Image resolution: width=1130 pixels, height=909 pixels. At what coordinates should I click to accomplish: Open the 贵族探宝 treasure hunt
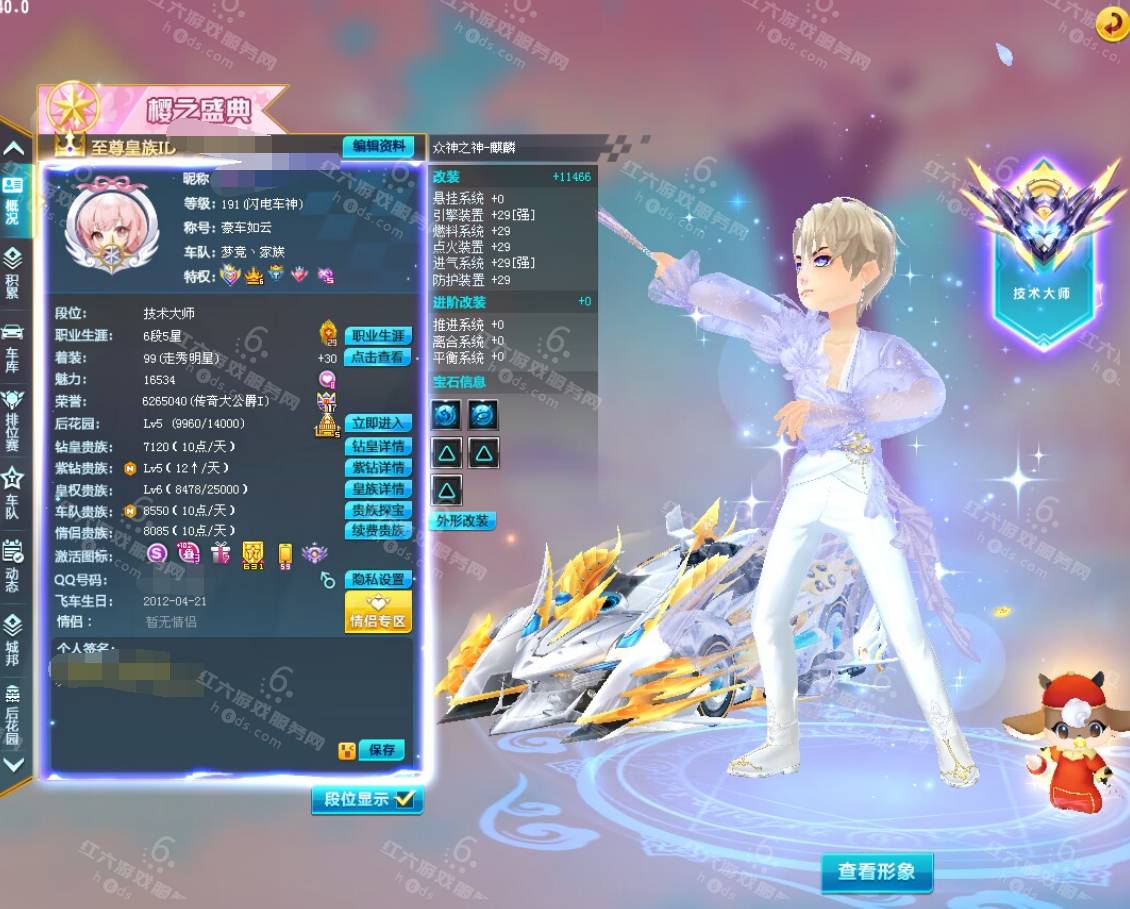point(378,510)
